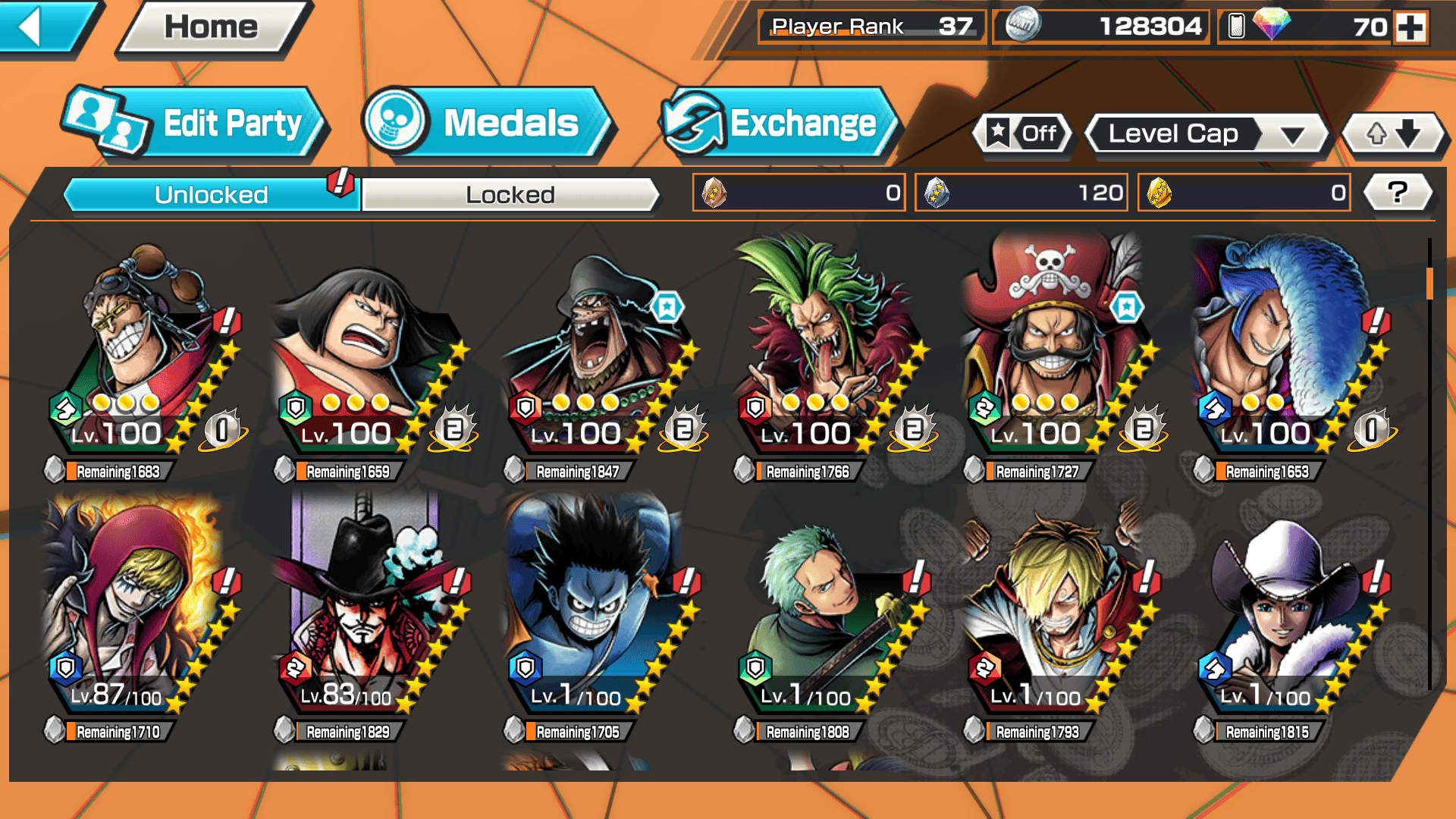
Task: Pick the character with Remaining 1847
Action: (601, 356)
